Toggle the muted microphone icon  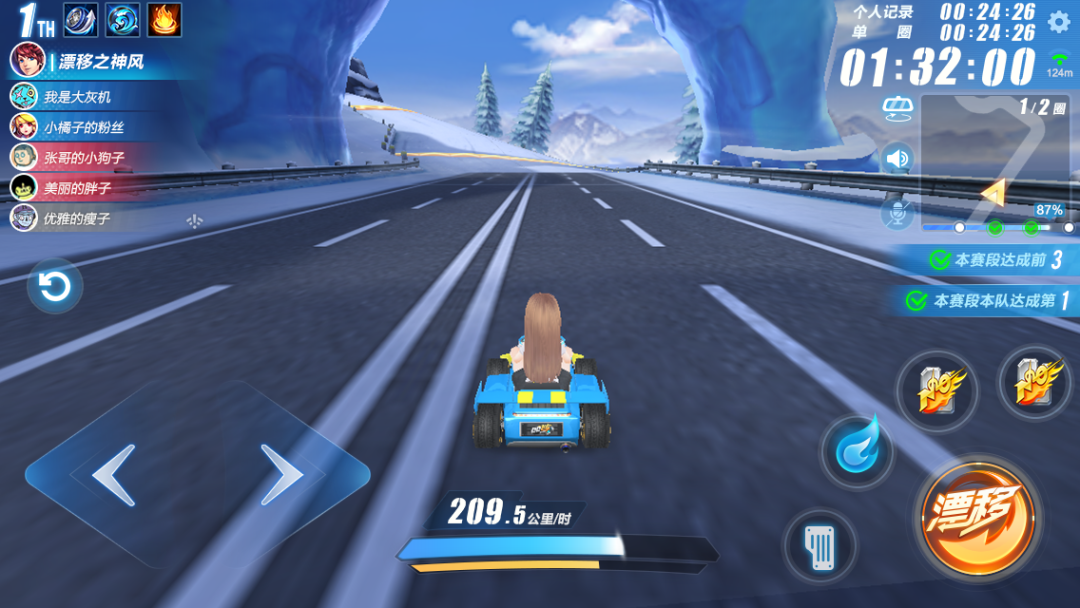[897, 212]
